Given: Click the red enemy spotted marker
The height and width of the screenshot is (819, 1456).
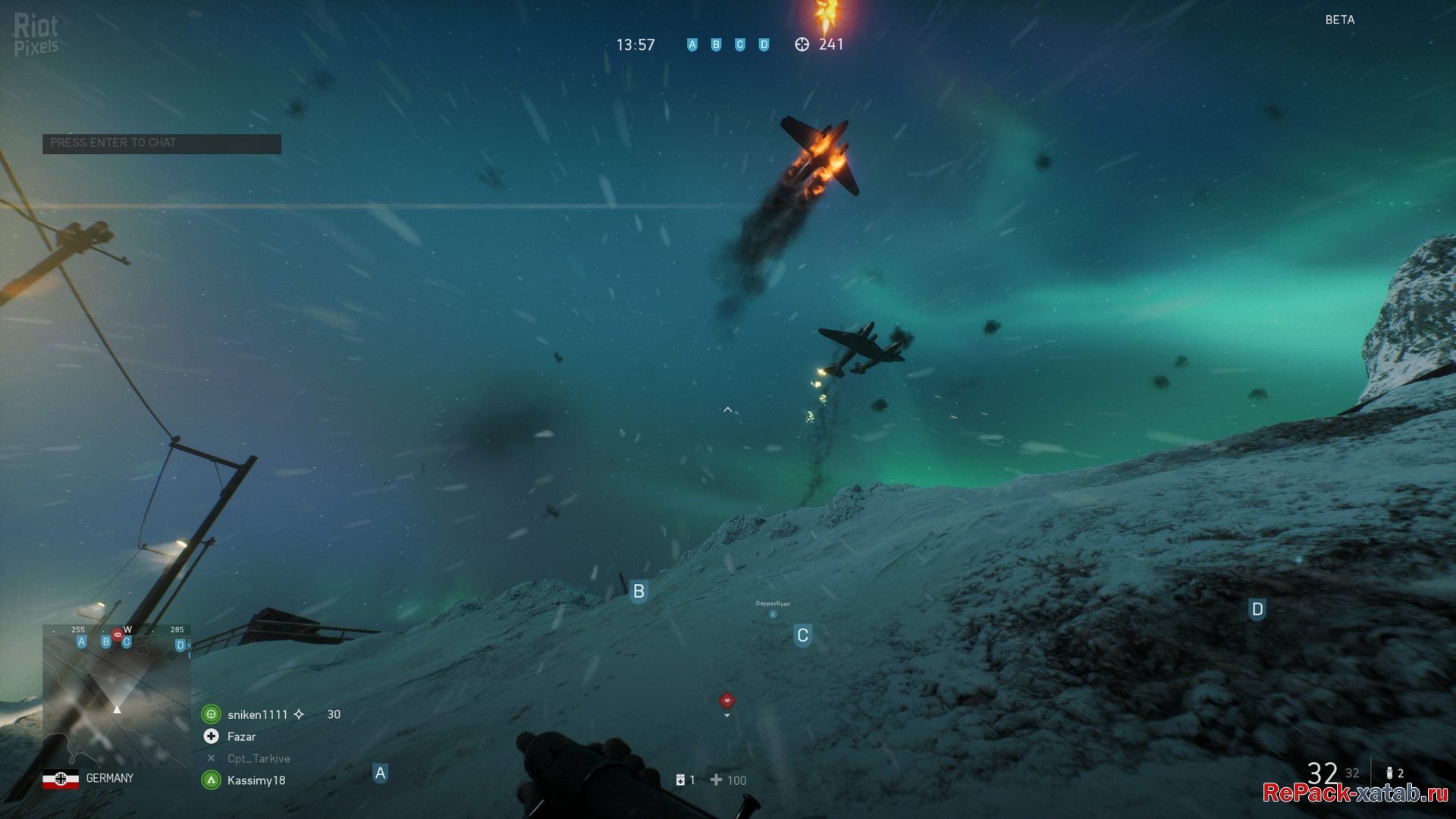Looking at the screenshot, I should [x=726, y=701].
